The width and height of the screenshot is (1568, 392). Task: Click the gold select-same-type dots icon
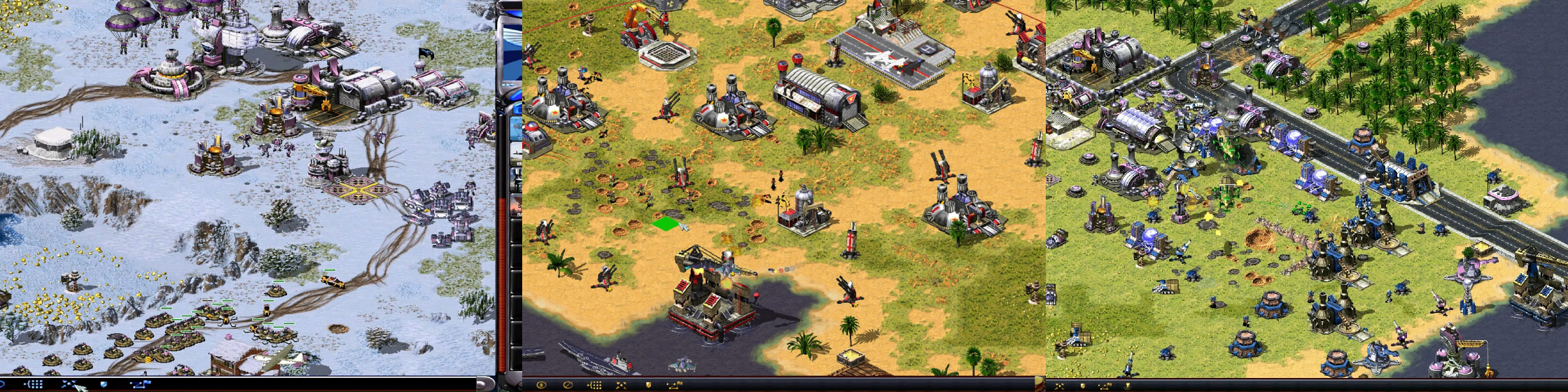[x=594, y=385]
